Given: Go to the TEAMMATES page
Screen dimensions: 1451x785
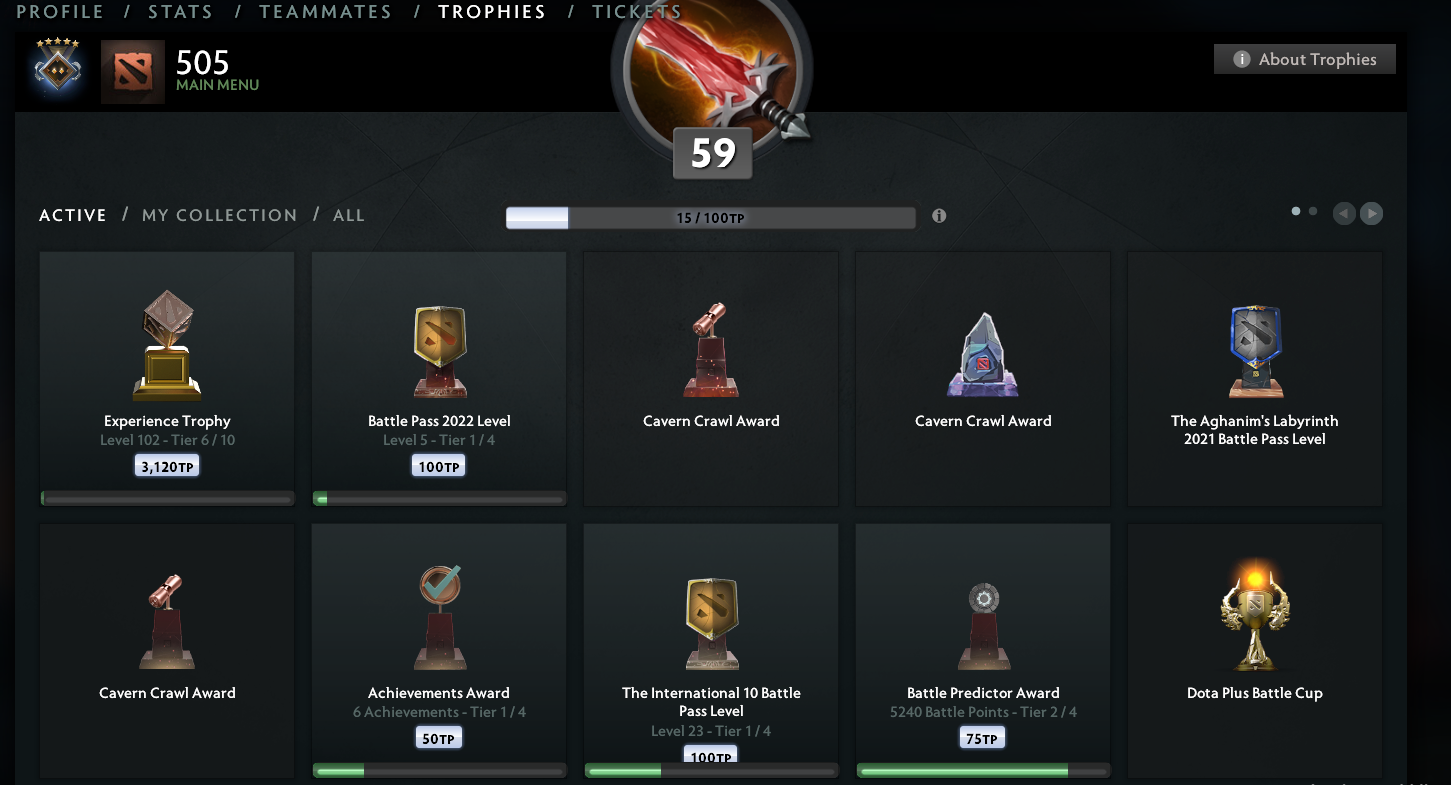Looking at the screenshot, I should click(x=325, y=12).
